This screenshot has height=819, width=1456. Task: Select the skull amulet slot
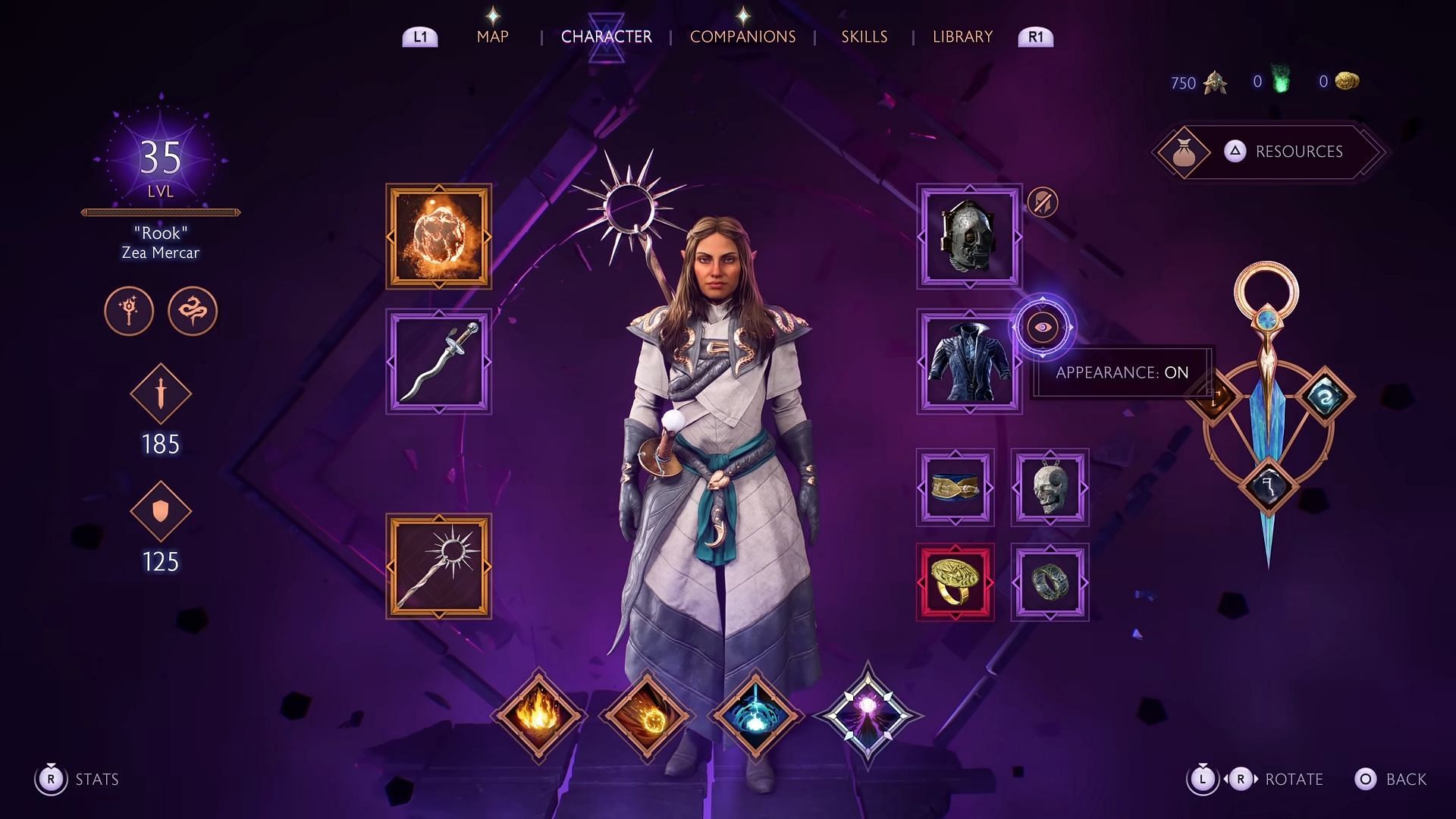pyautogui.click(x=1050, y=488)
